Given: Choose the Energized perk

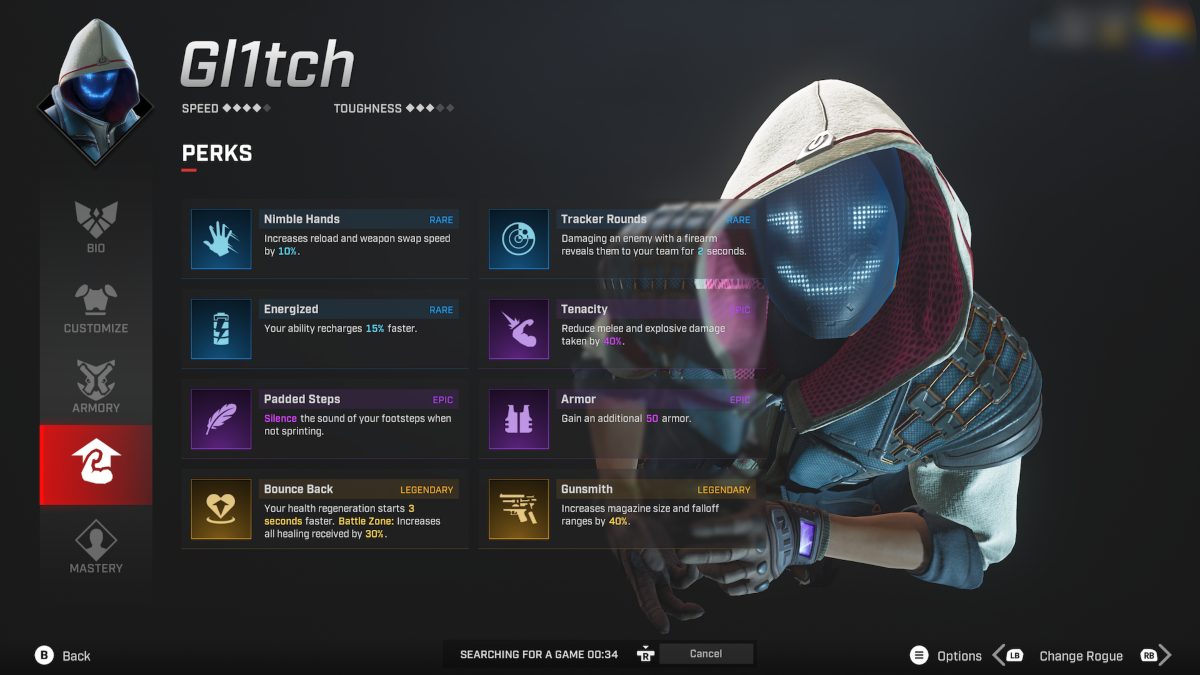Looking at the screenshot, I should point(325,329).
